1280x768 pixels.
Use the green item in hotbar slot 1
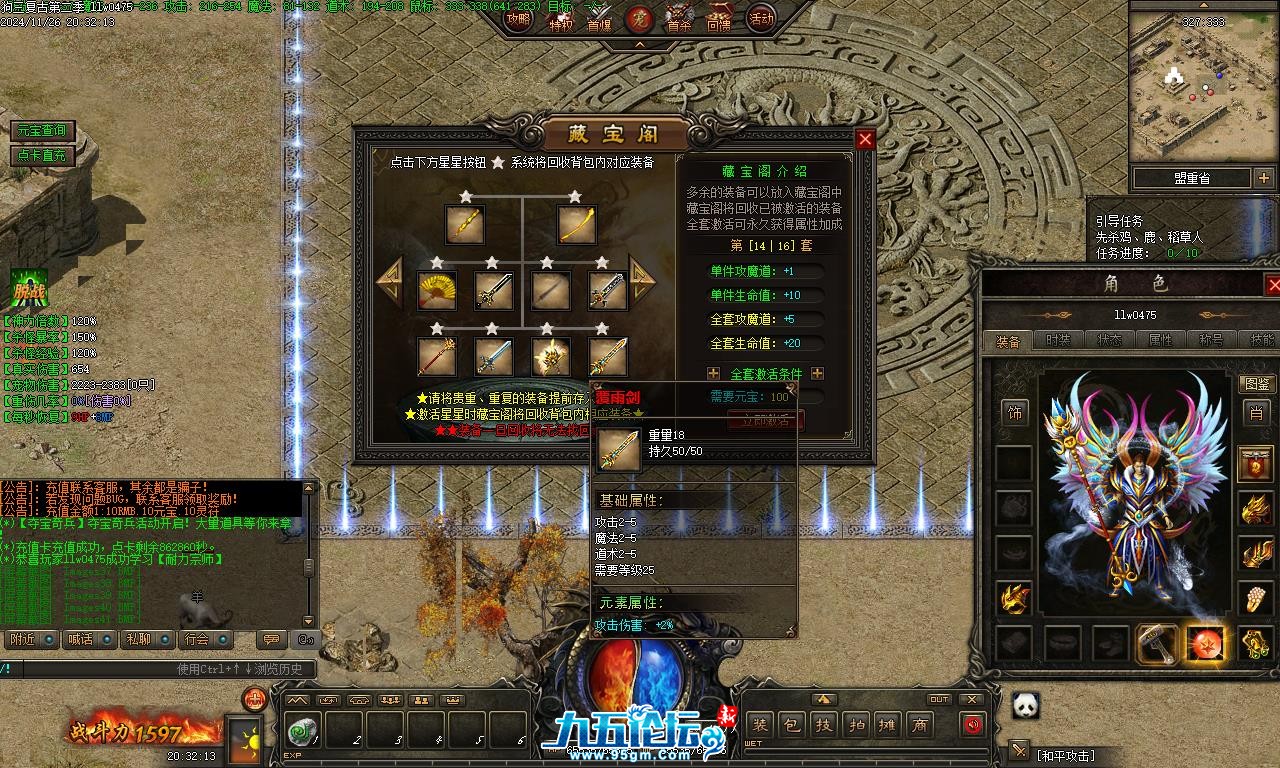[298, 732]
